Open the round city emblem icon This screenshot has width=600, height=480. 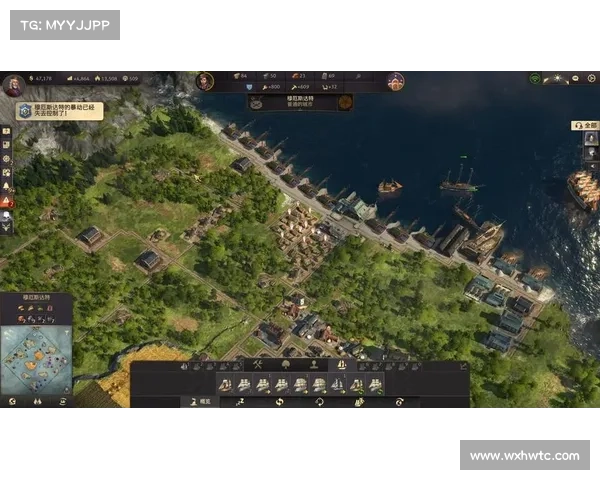(396, 80)
